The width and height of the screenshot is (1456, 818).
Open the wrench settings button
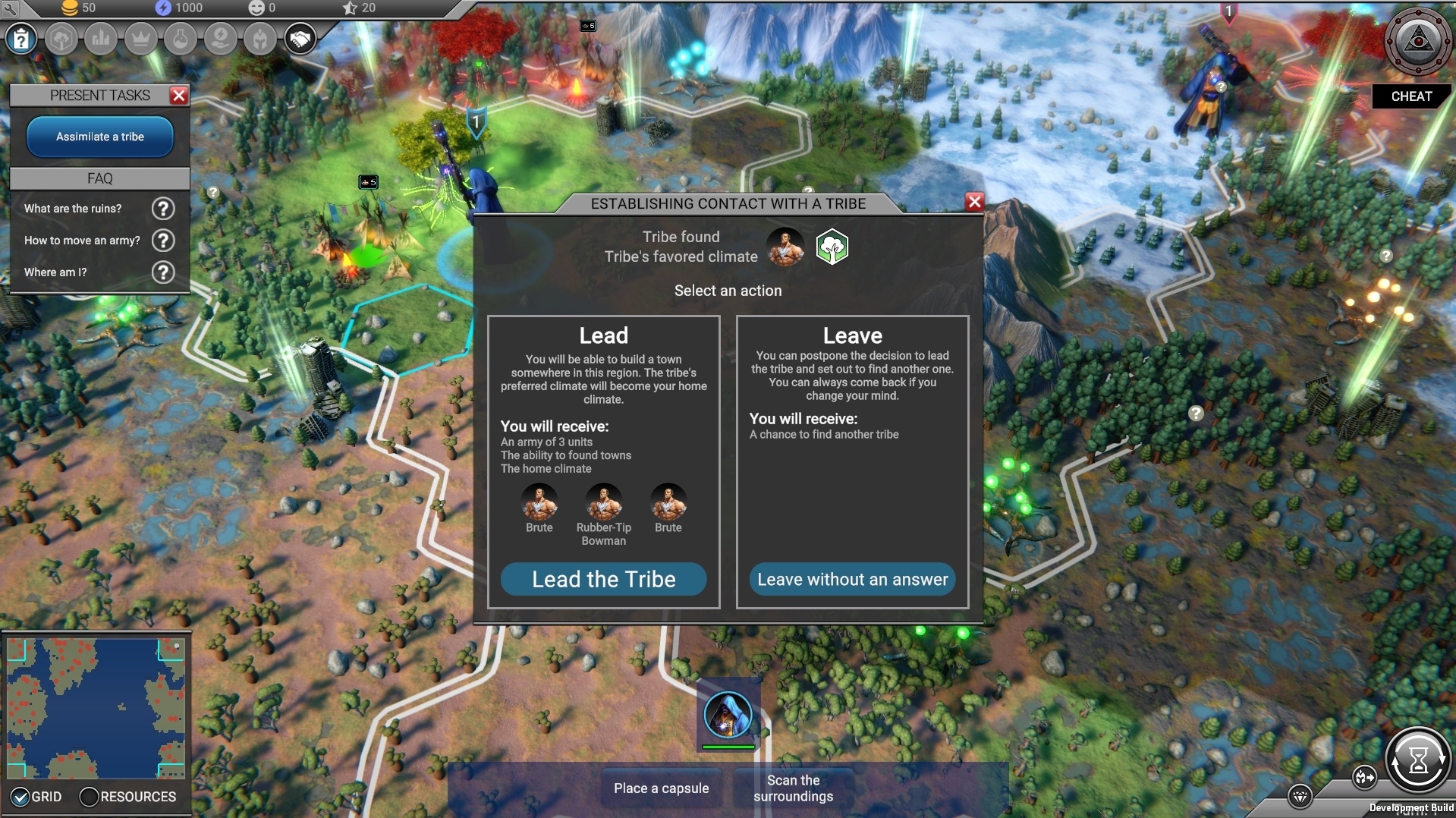click(11, 9)
